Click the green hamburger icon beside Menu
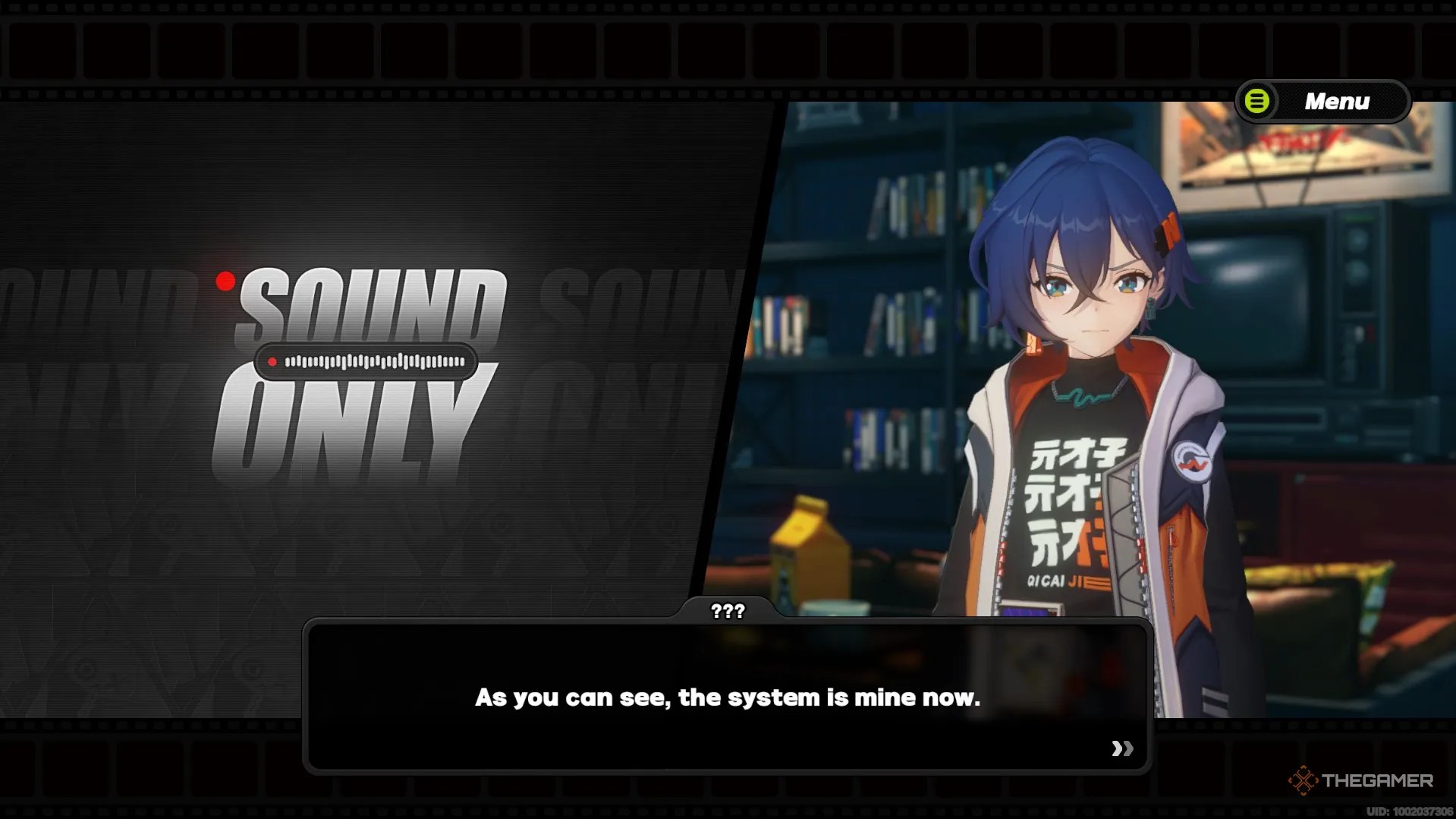This screenshot has height=819, width=1456. pos(1256,101)
